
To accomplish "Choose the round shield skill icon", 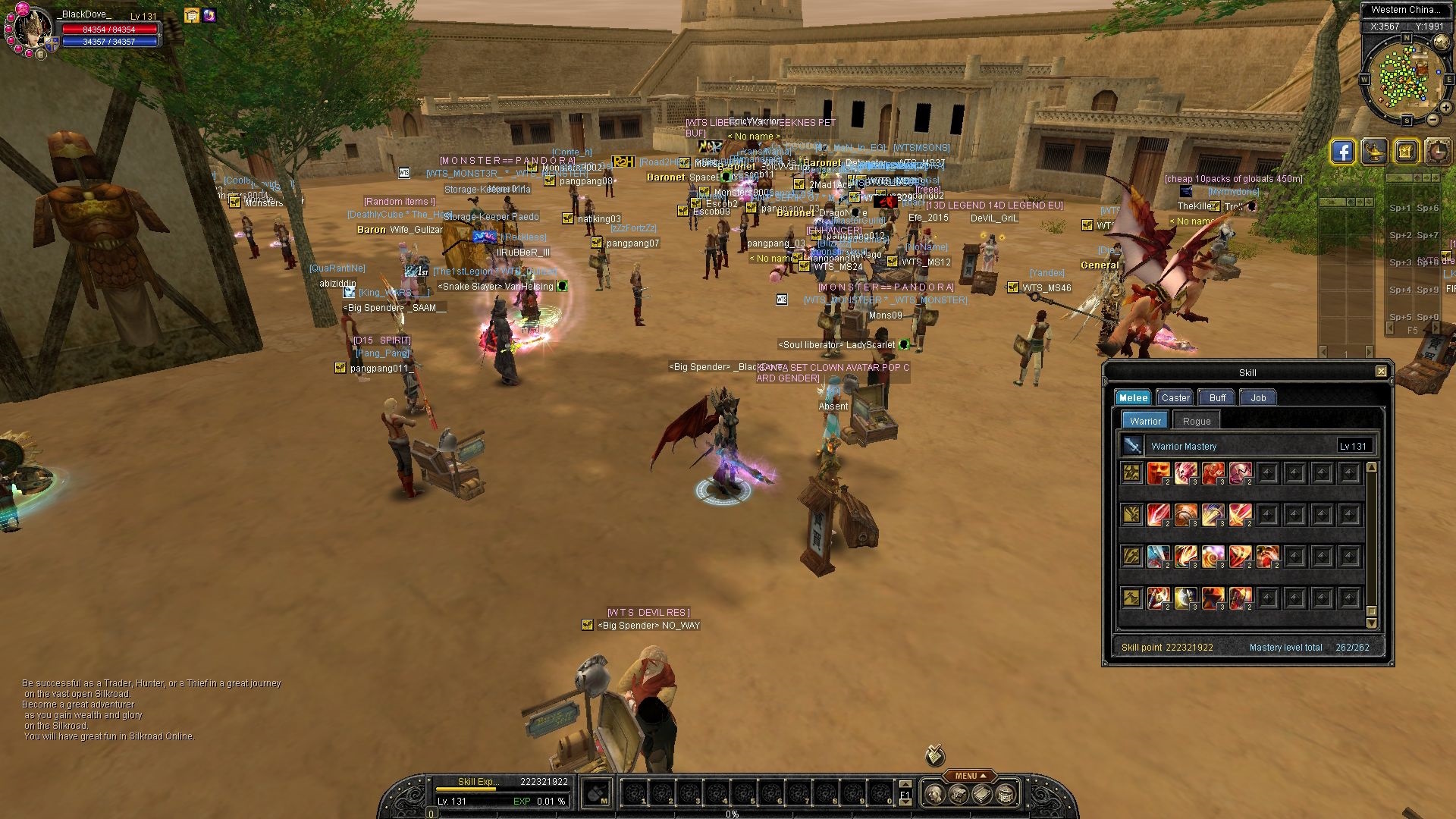I will (x=1186, y=516).
